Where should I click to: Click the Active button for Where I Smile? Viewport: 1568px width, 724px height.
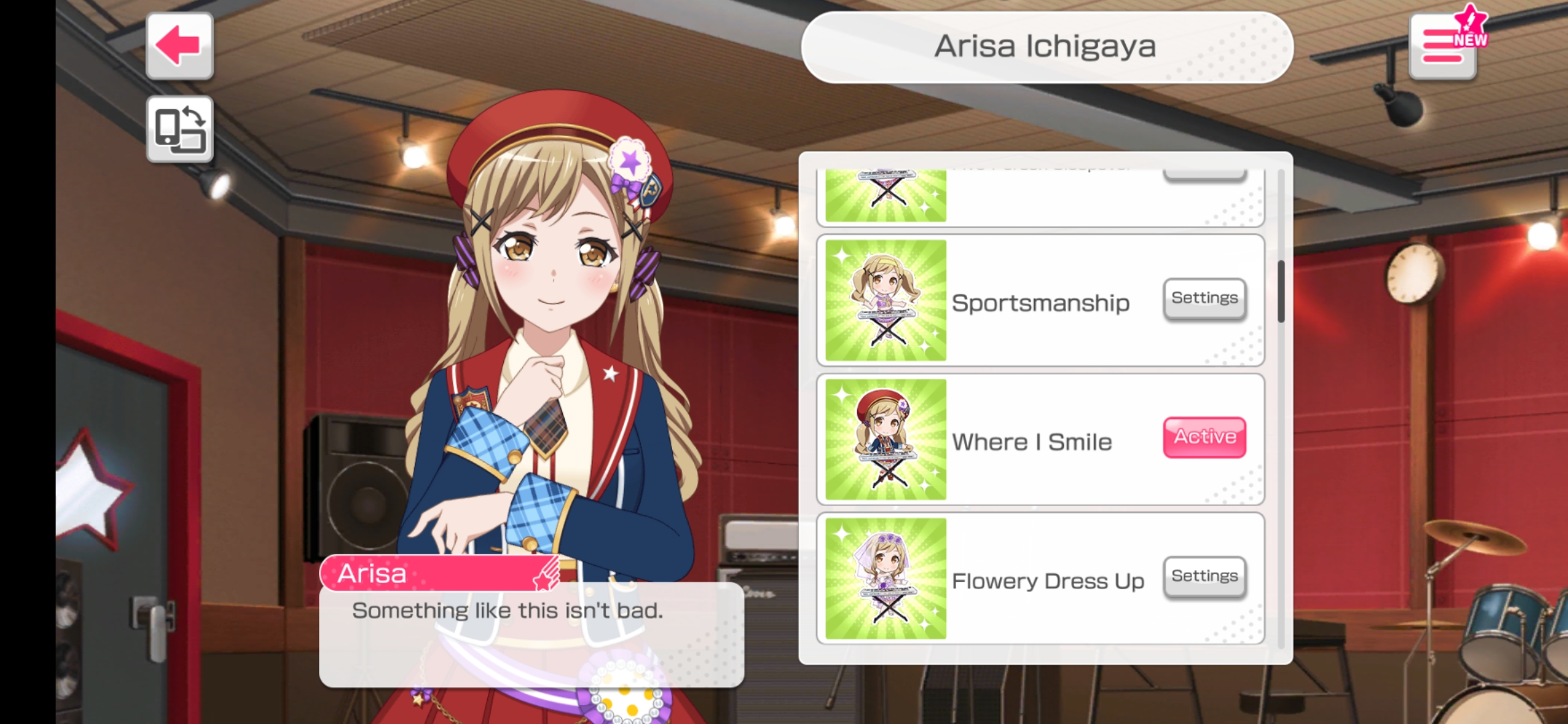[x=1204, y=437]
